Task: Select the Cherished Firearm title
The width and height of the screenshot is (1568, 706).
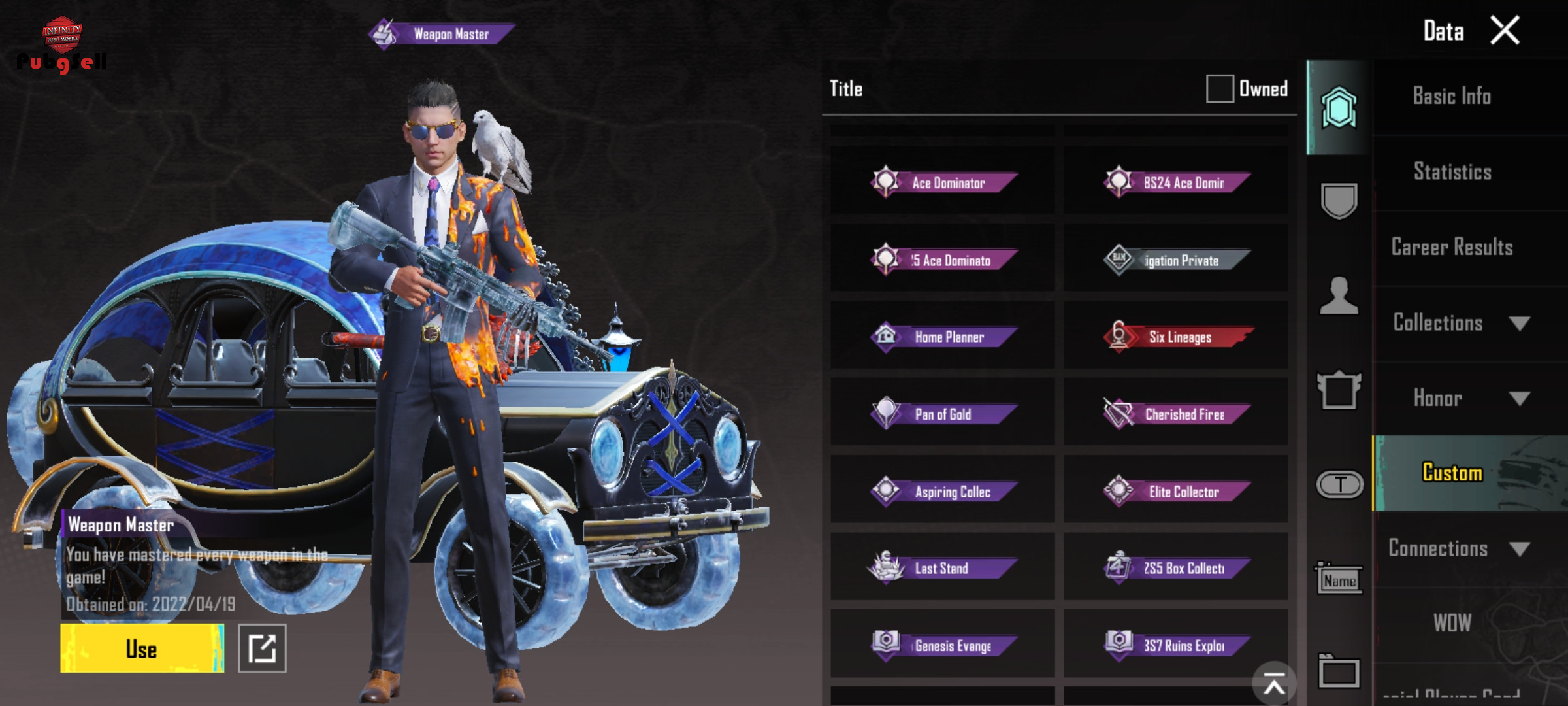Action: tap(1176, 414)
